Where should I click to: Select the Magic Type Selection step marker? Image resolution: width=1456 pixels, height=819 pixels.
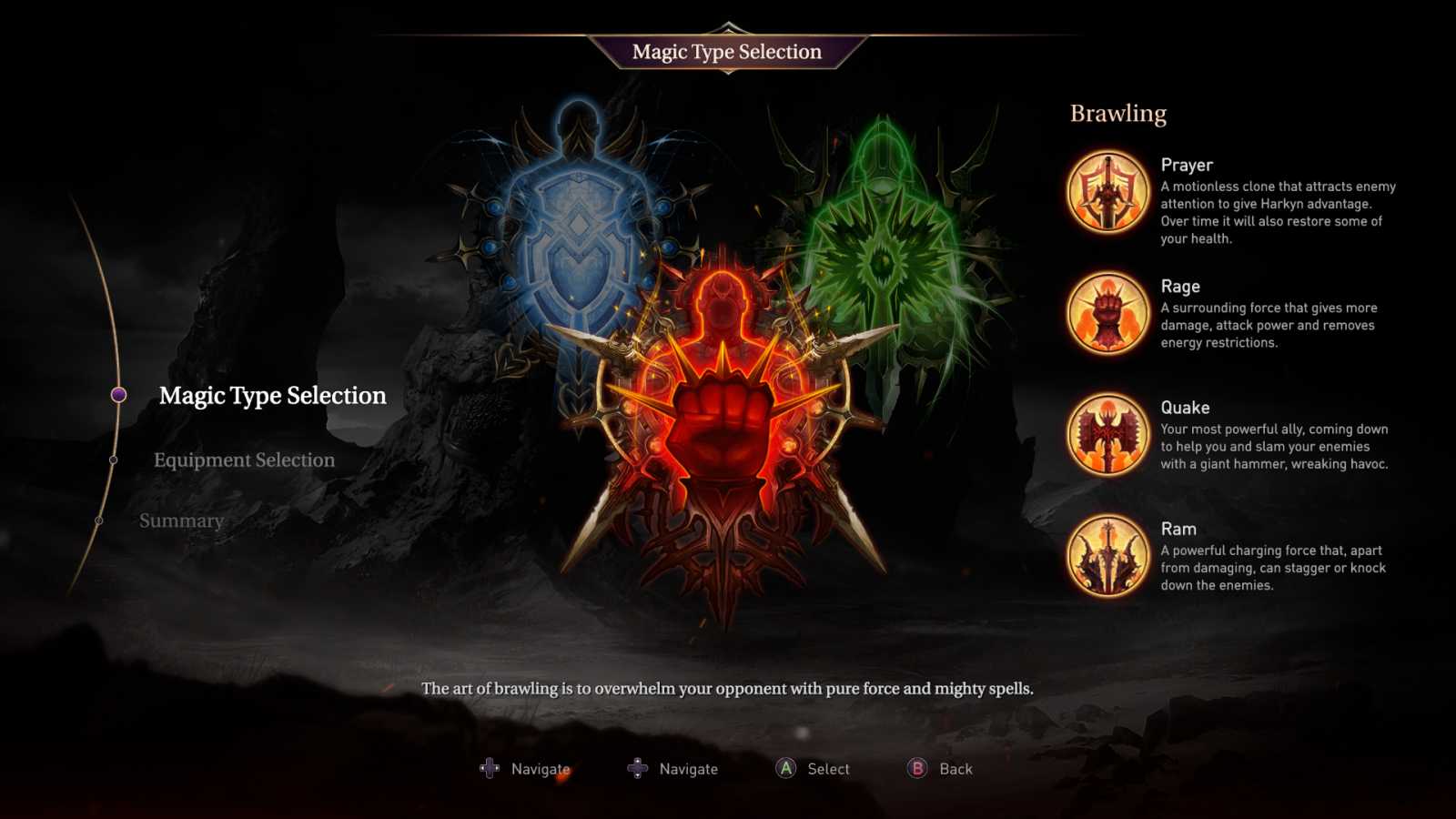pos(118,394)
